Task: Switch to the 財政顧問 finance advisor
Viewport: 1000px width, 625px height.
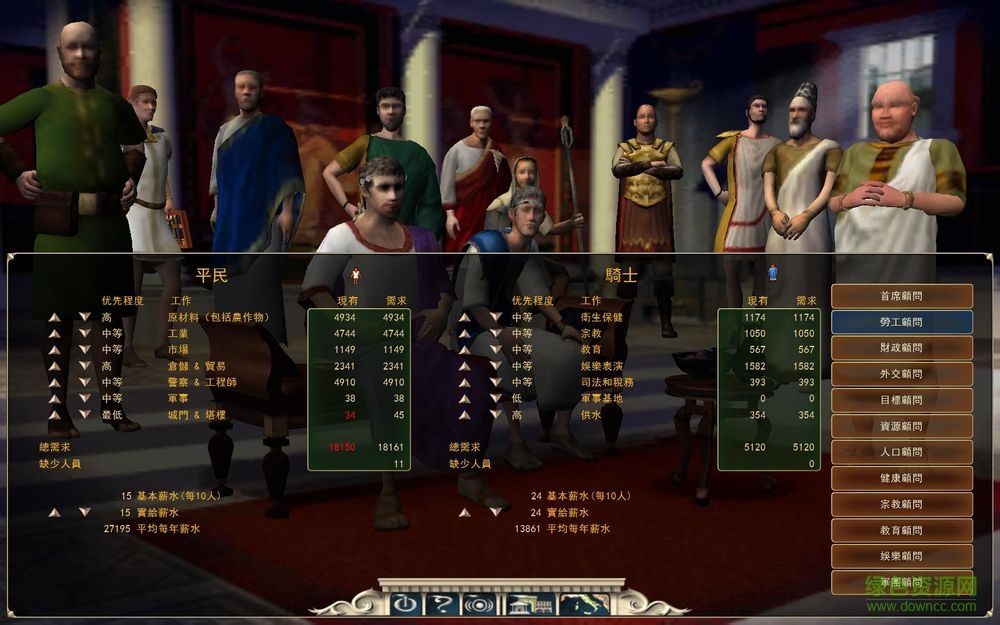Action: pos(901,348)
